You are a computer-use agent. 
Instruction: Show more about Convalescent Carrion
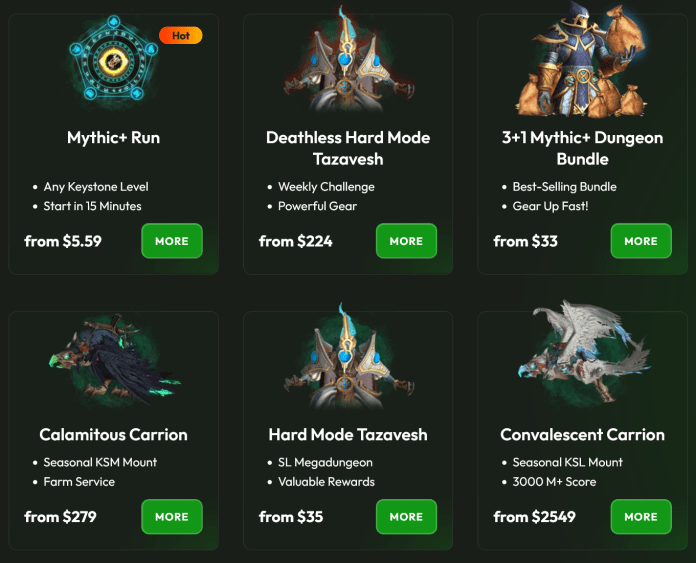point(641,517)
